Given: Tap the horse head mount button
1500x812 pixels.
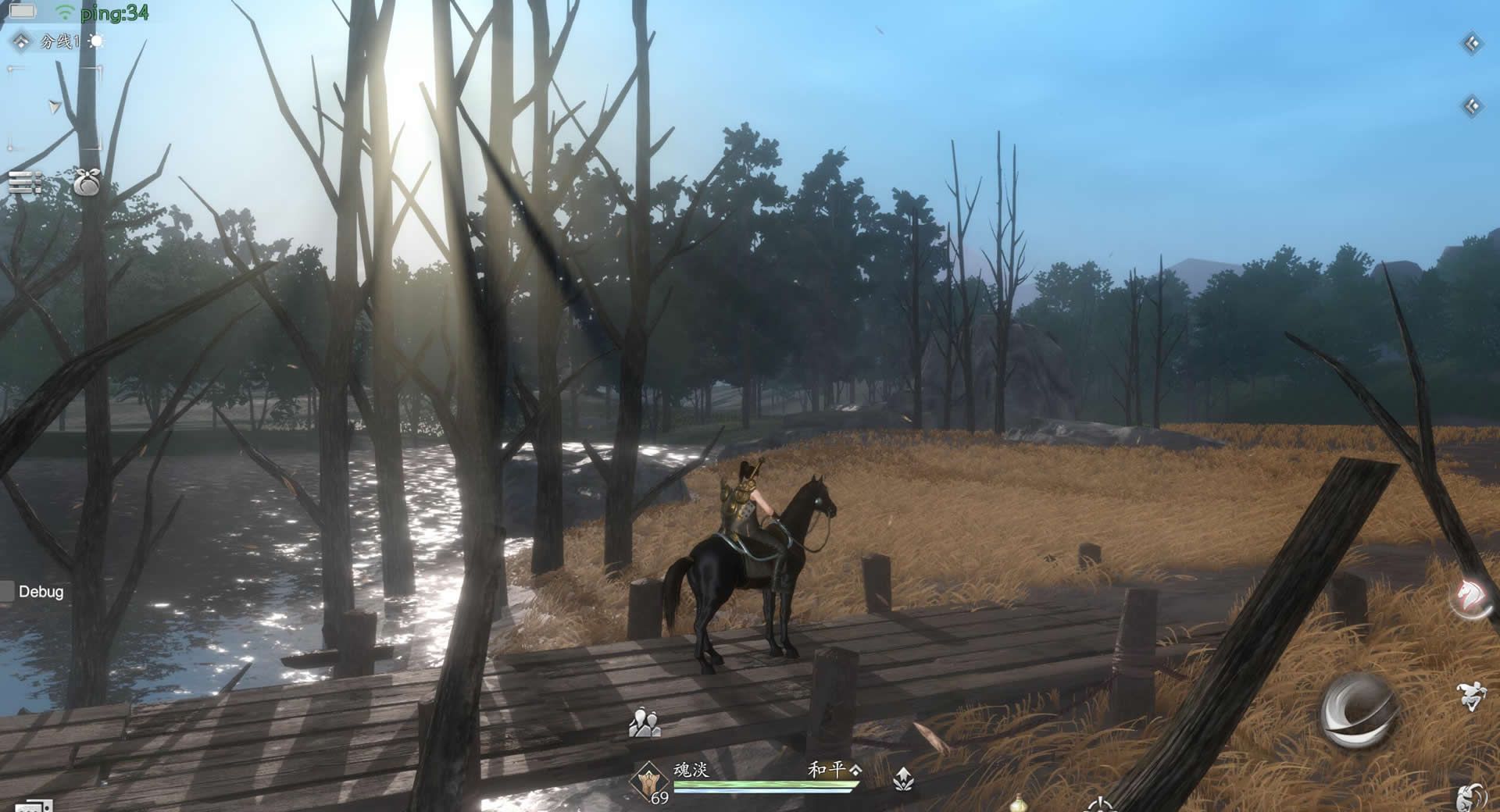Looking at the screenshot, I should tap(1472, 598).
